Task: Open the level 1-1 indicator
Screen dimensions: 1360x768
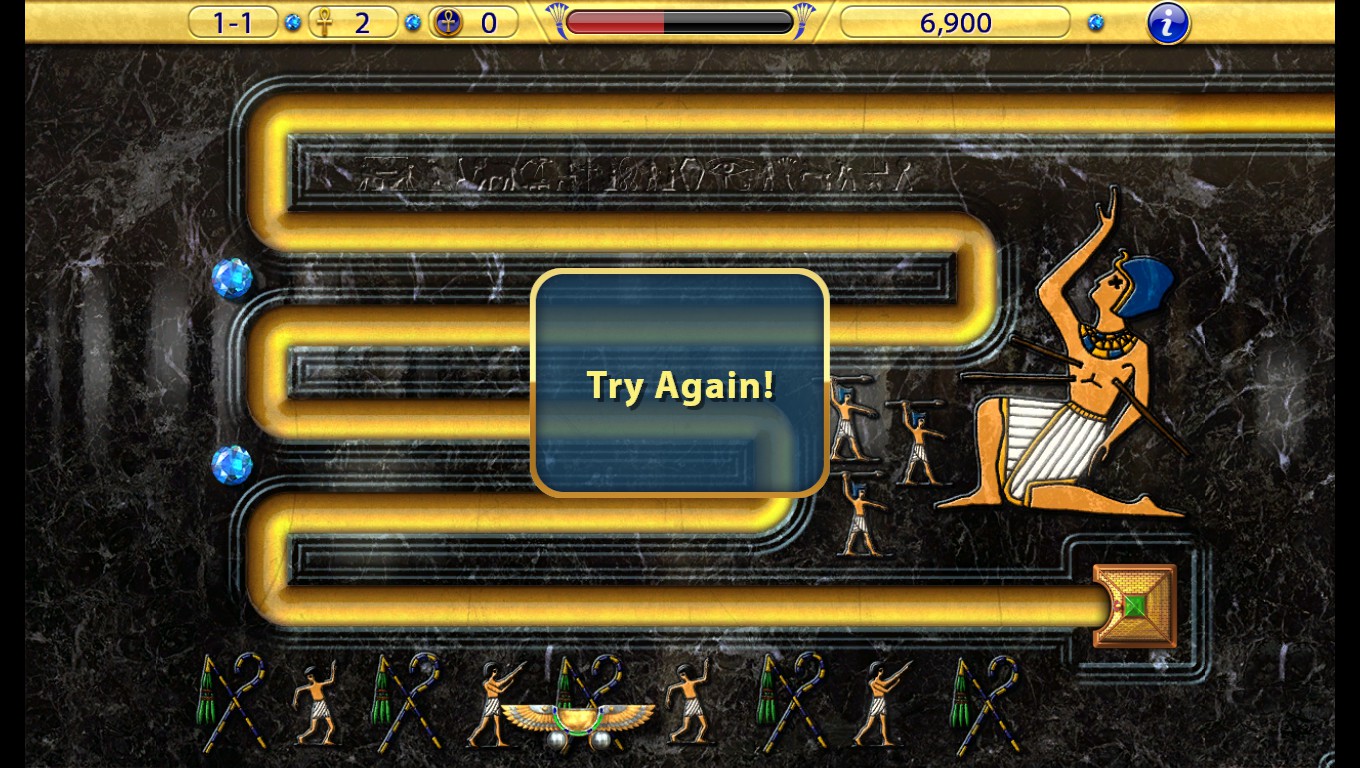Action: tap(231, 21)
